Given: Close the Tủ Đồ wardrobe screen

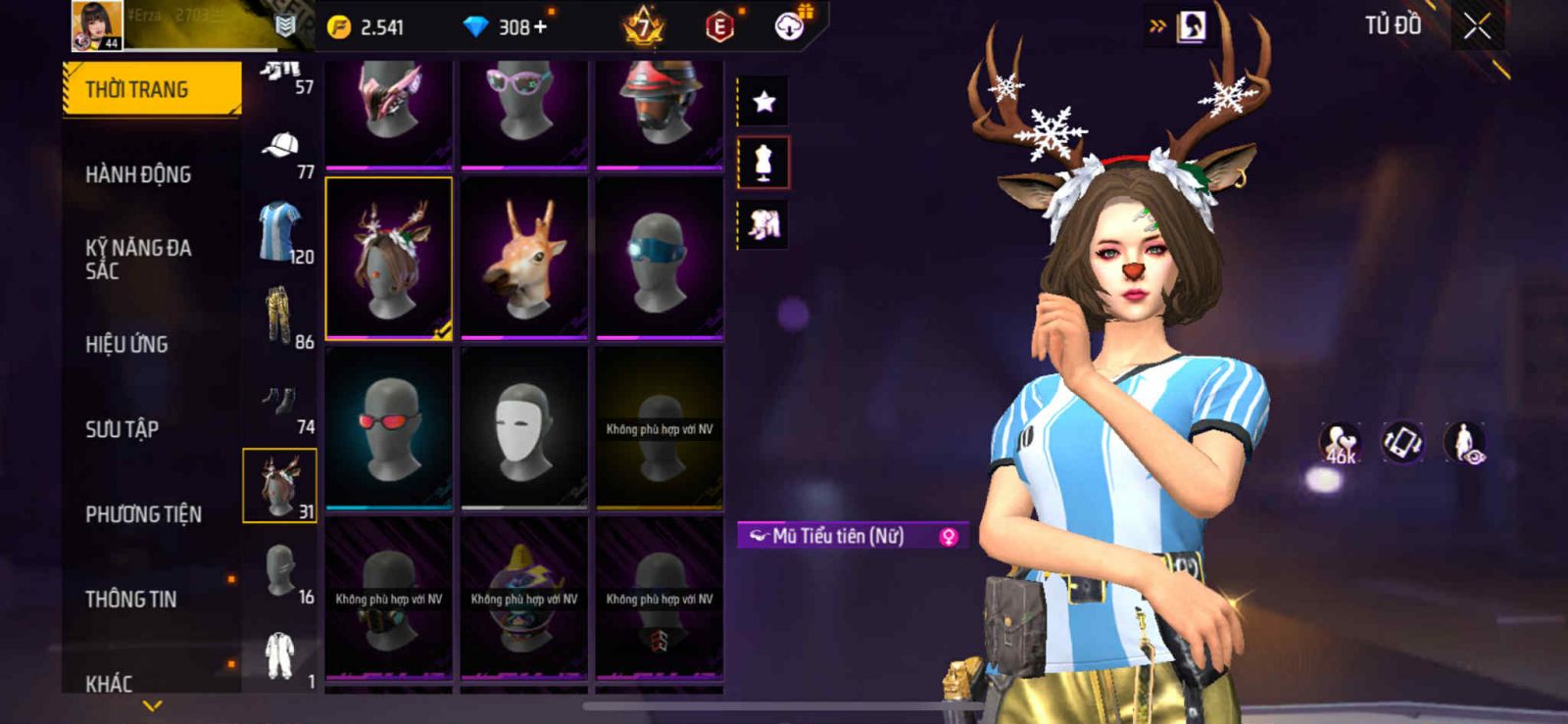Looking at the screenshot, I should click(1477, 27).
